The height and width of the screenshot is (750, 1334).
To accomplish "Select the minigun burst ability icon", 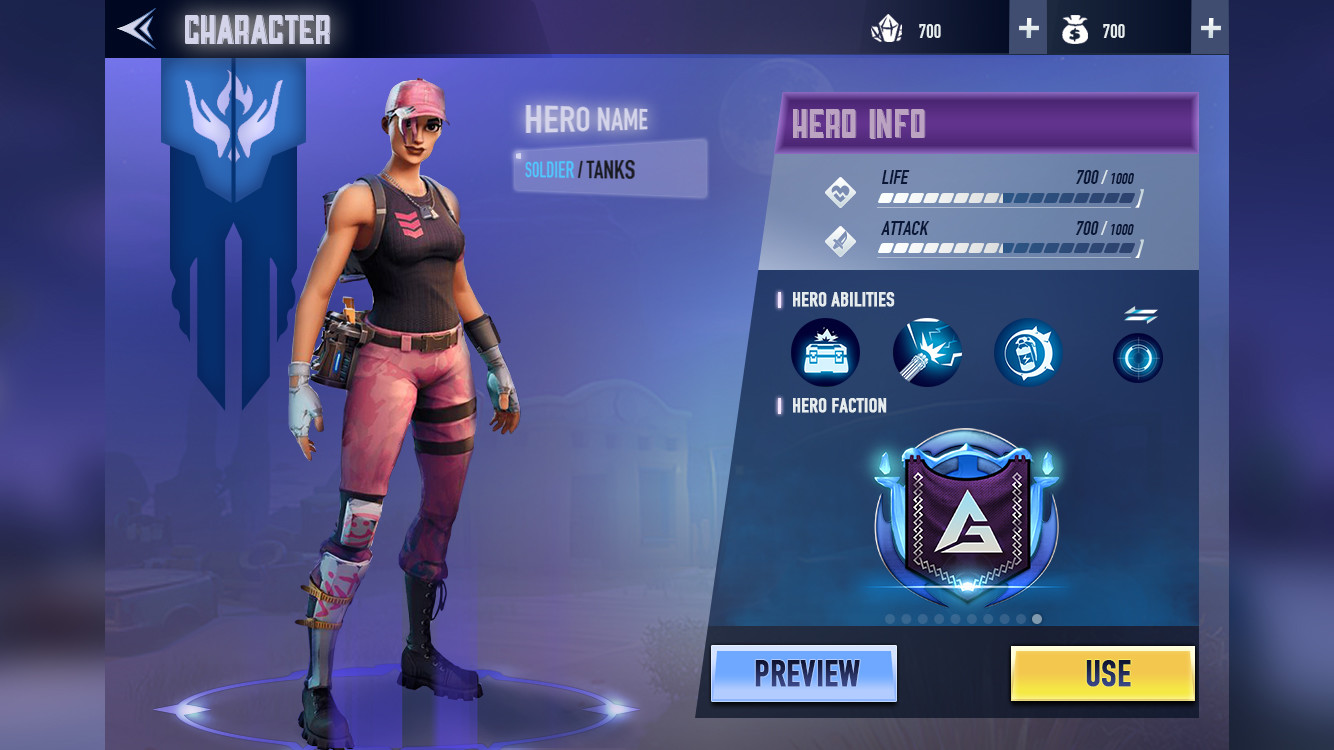I will [x=927, y=353].
